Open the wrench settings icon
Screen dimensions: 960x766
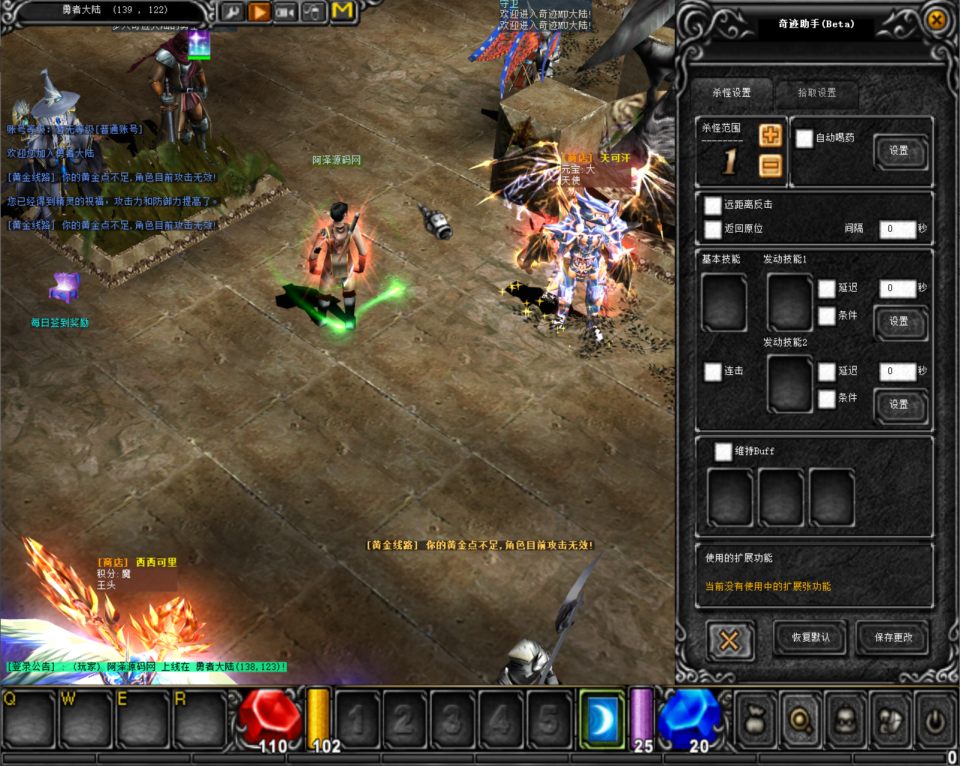[x=231, y=12]
